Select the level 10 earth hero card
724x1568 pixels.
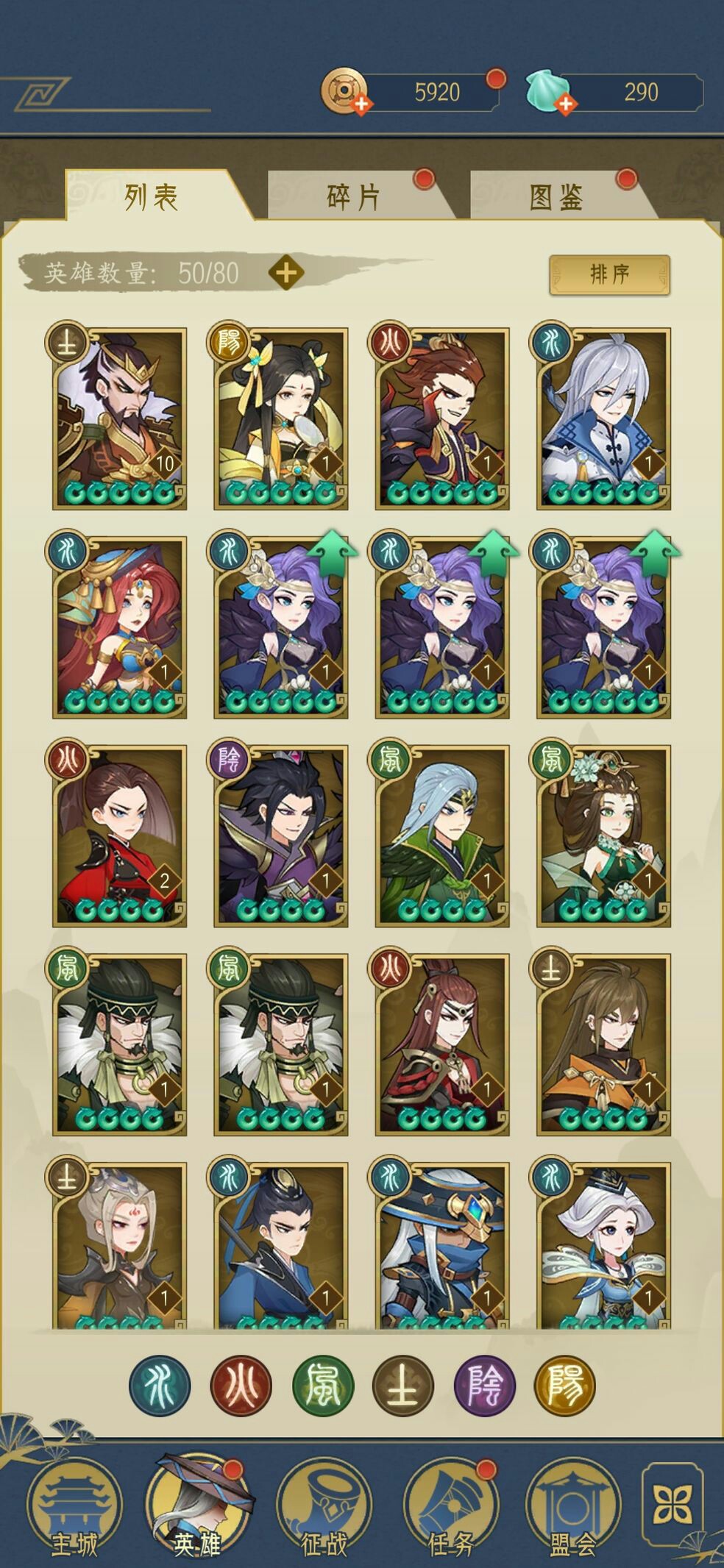tap(120, 418)
